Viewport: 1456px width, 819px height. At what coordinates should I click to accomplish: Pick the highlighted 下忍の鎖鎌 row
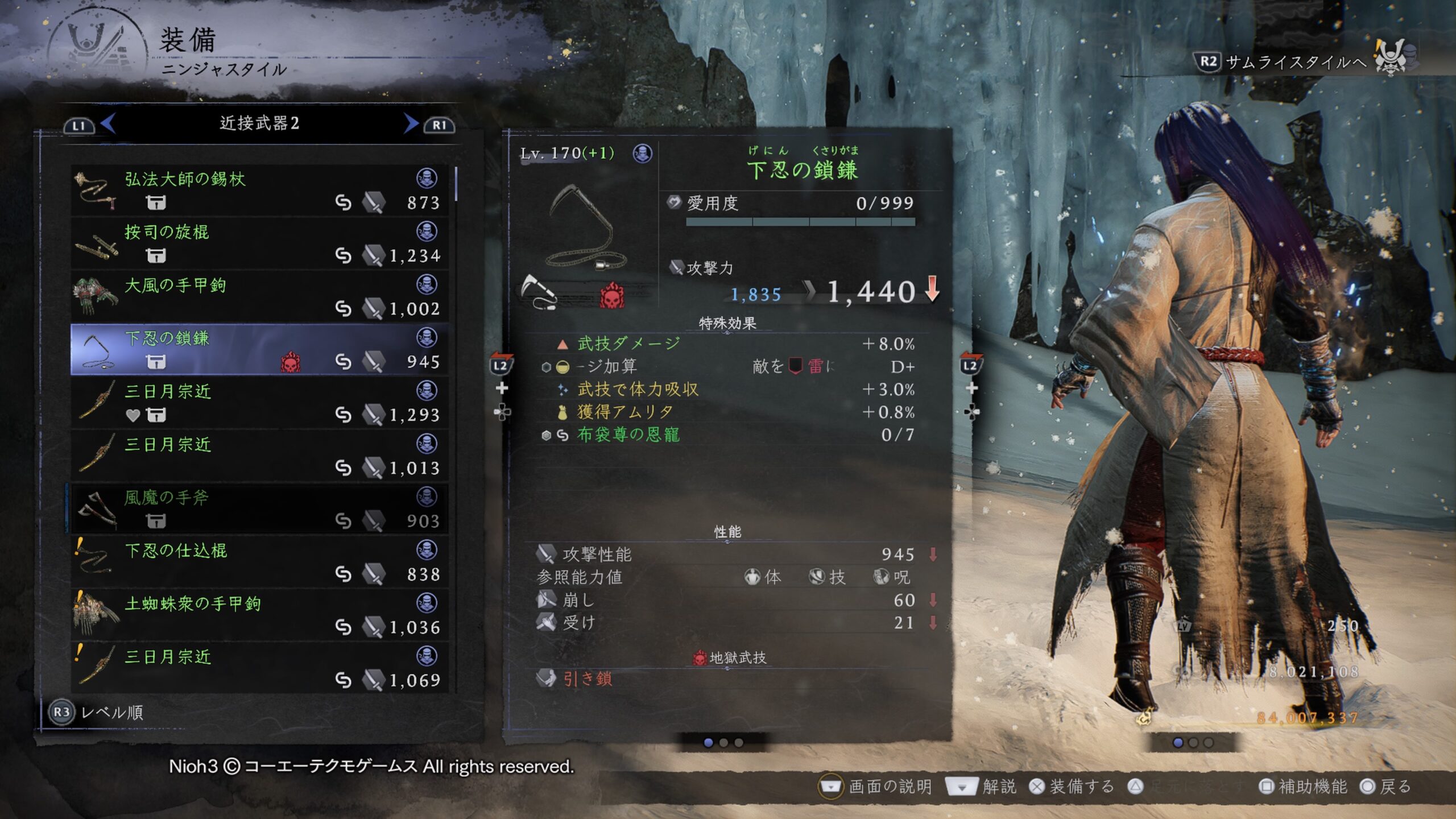click(259, 349)
